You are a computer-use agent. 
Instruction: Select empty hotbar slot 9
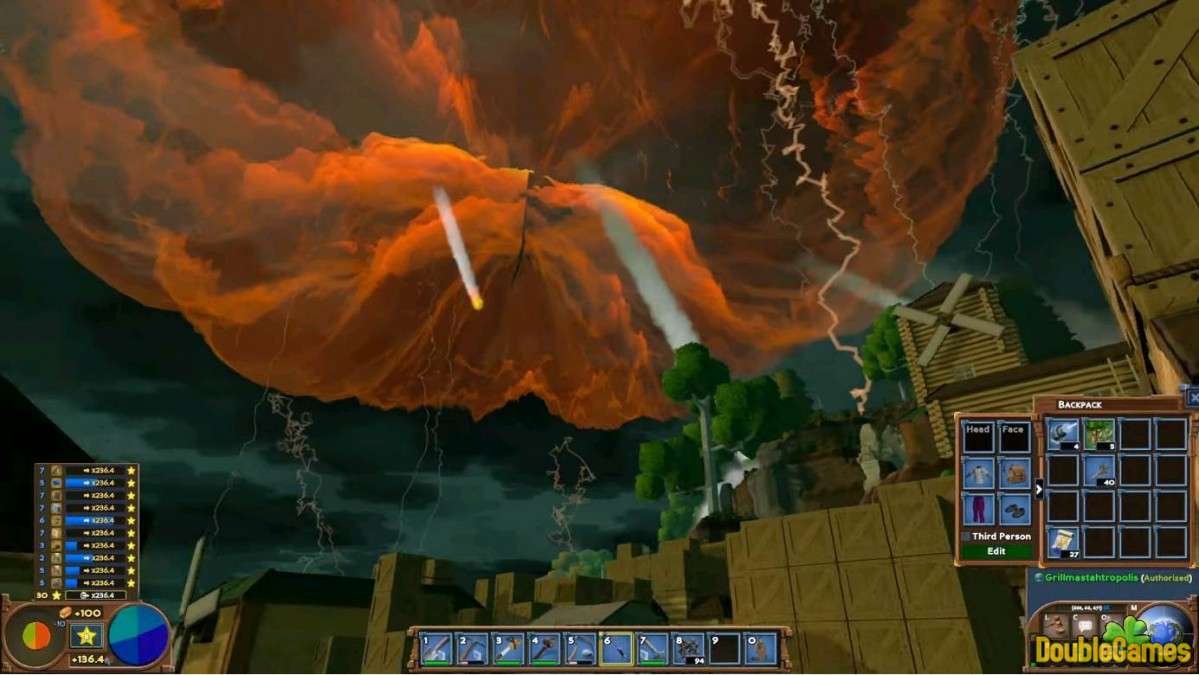click(725, 648)
